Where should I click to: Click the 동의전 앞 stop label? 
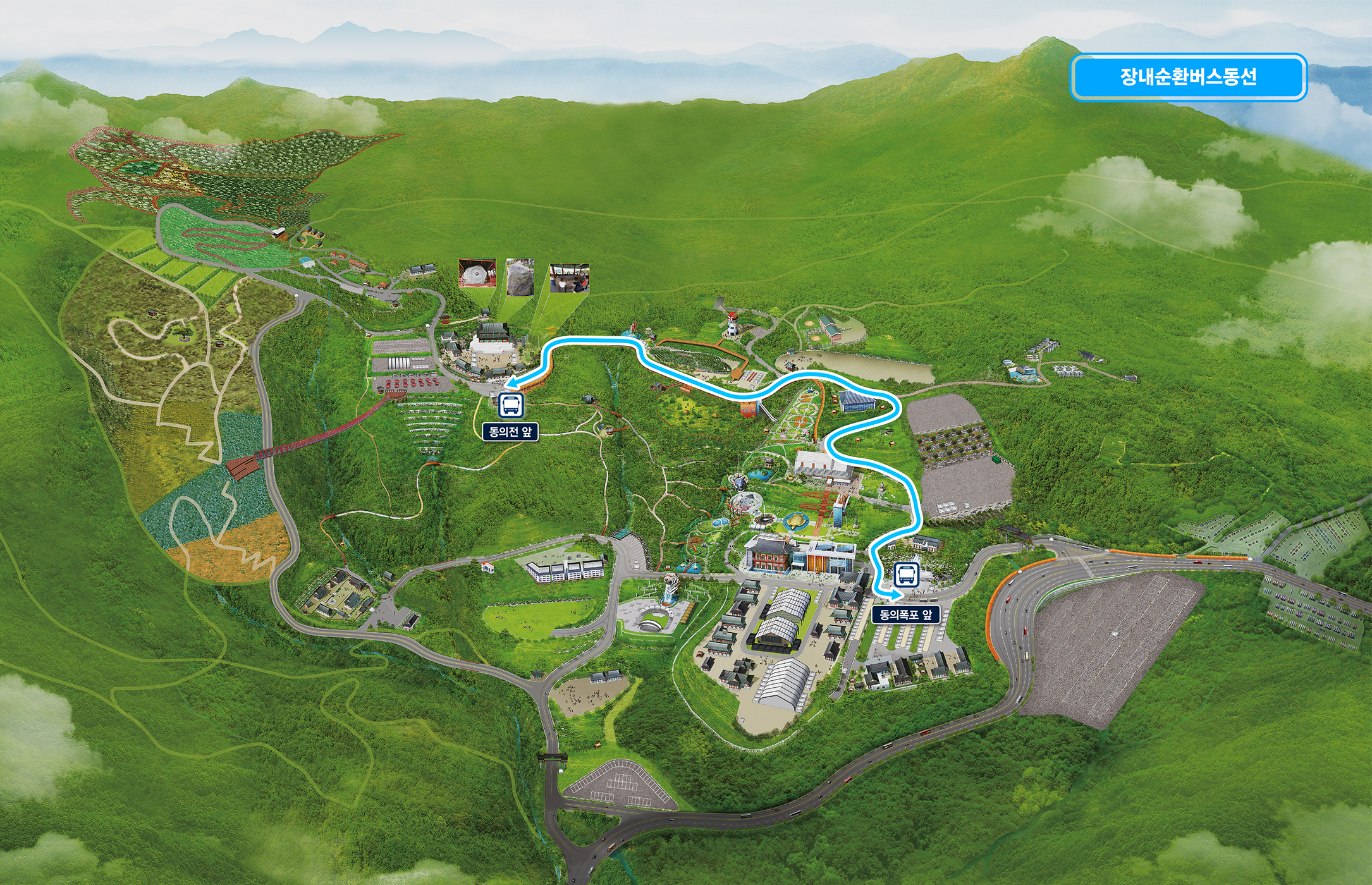[x=510, y=432]
